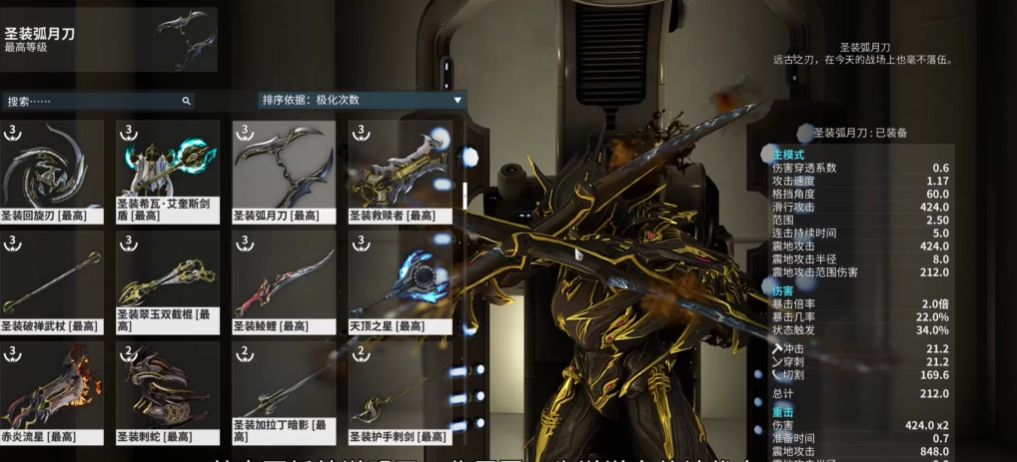Choose the 圣装希瓦·艾奎斯剑盾 weapon
The image size is (1017, 462).
pyautogui.click(x=167, y=171)
